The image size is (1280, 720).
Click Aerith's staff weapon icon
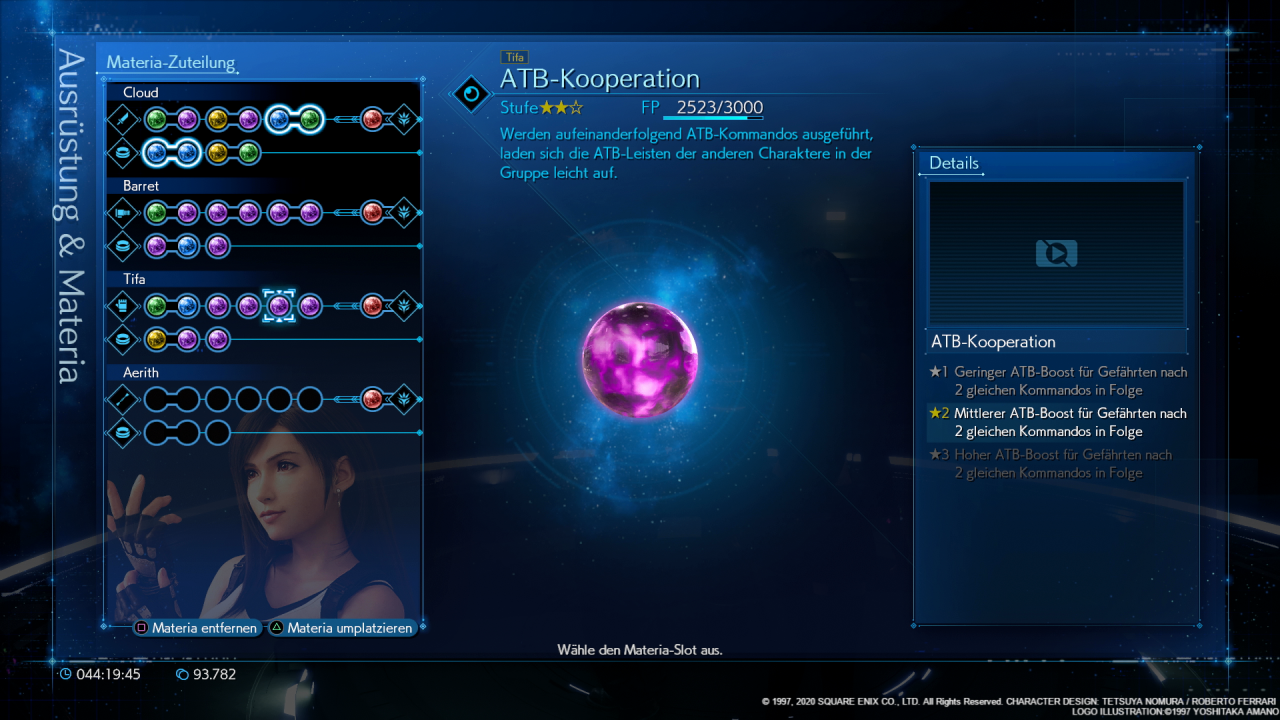123,399
